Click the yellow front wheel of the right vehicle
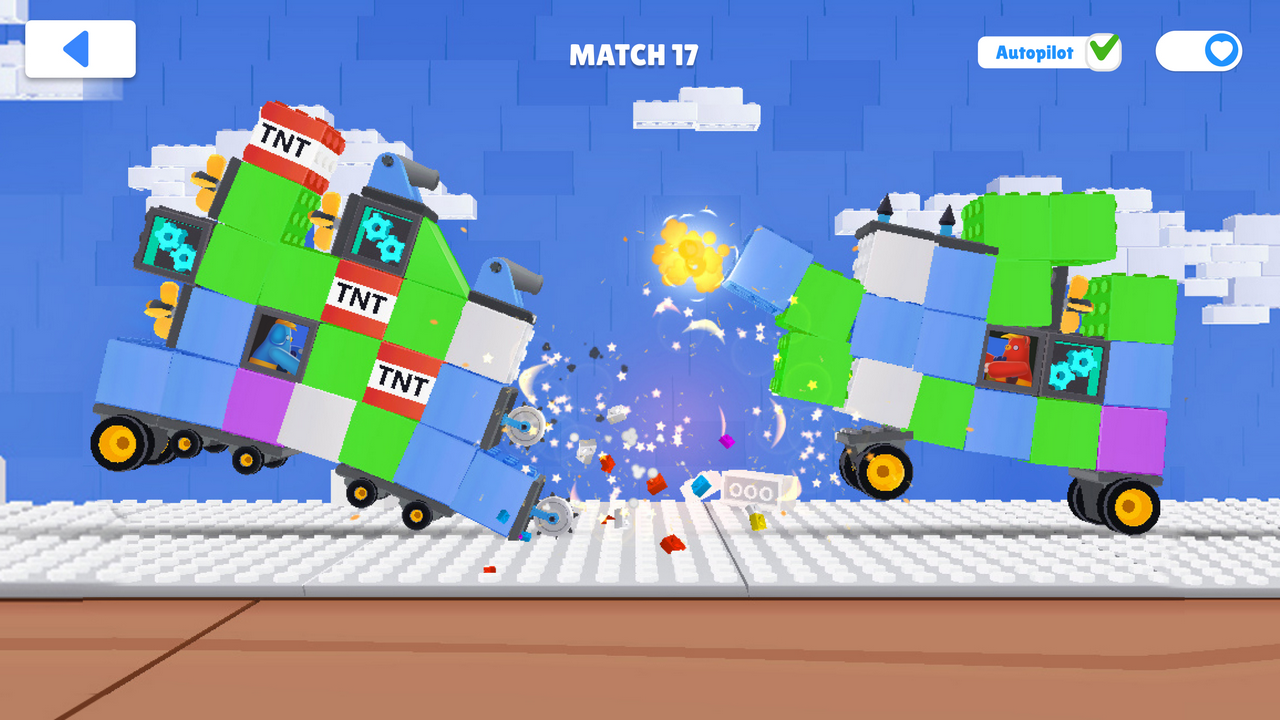The width and height of the screenshot is (1280, 720). (x=884, y=467)
